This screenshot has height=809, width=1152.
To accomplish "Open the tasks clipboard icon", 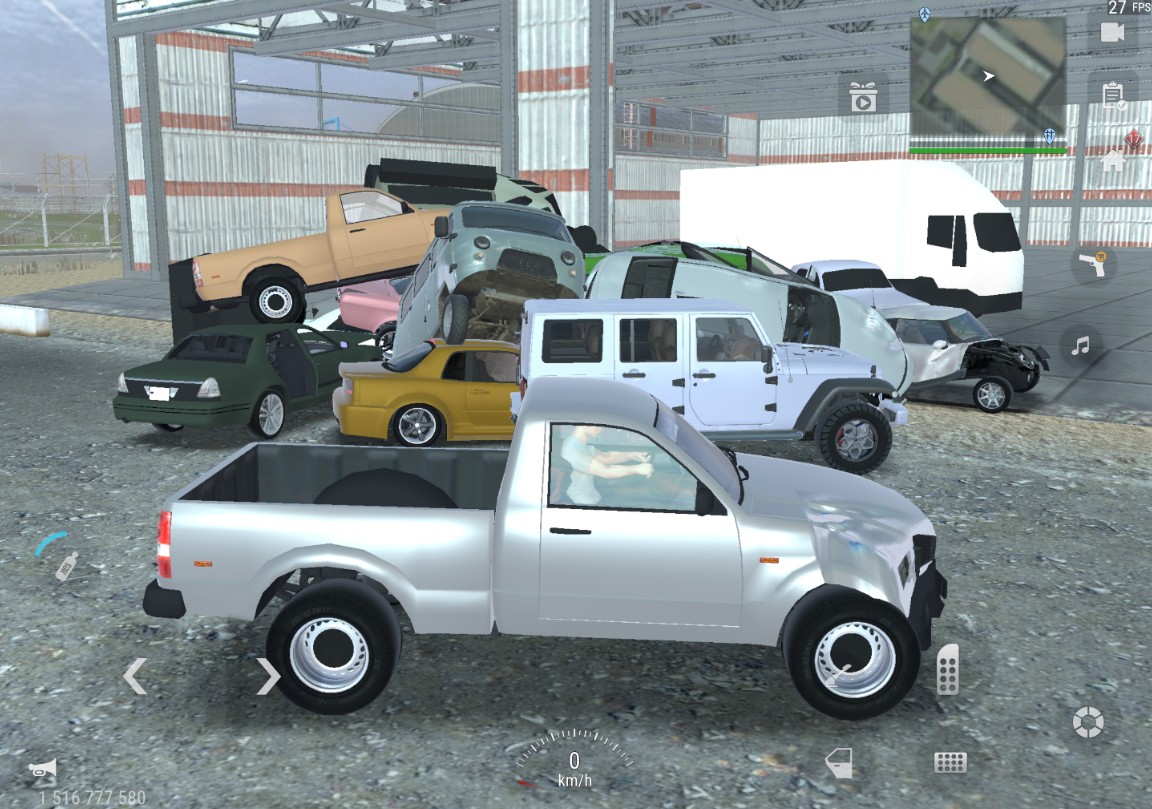I will 1112,95.
